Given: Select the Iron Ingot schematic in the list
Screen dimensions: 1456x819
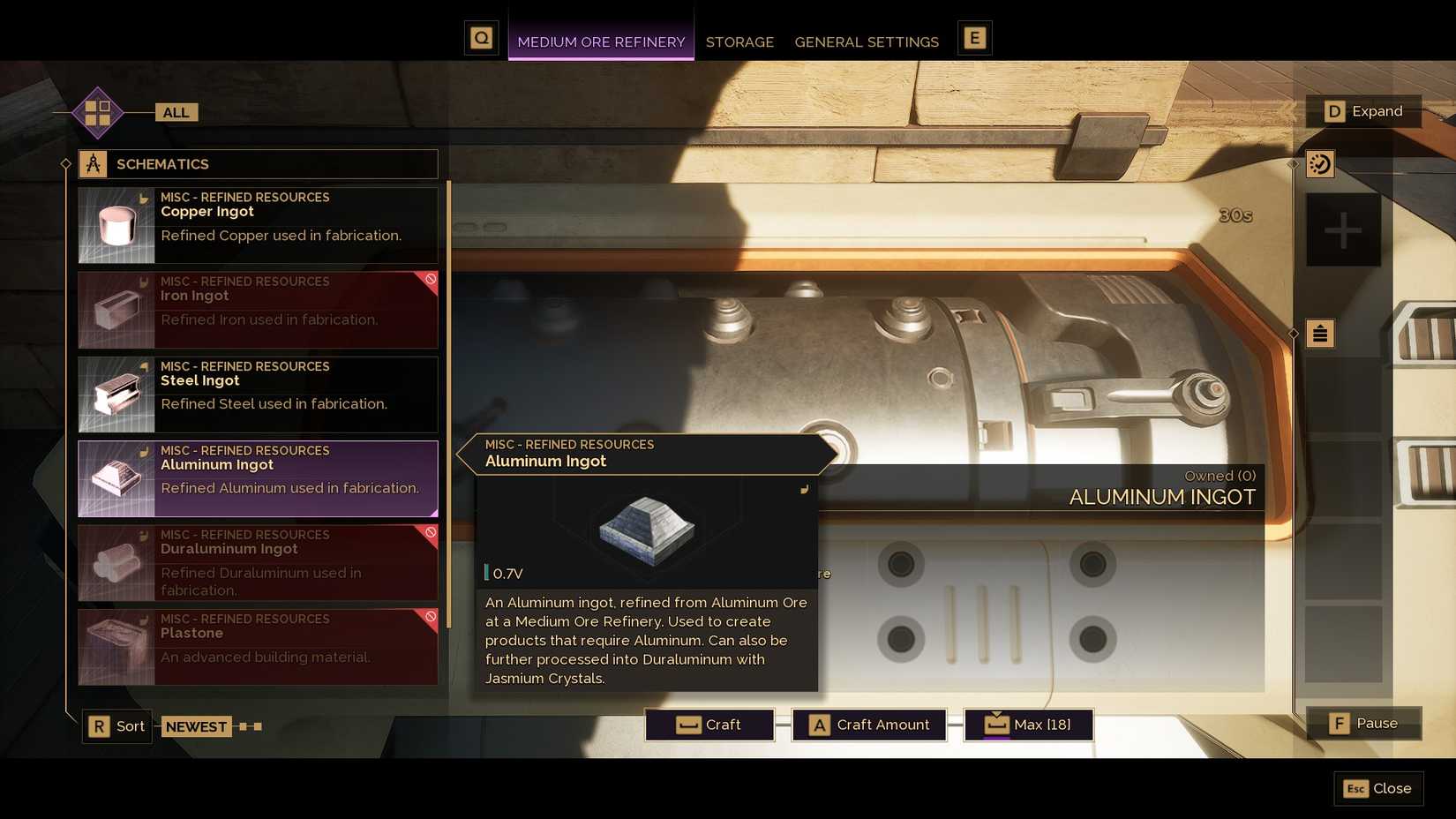Looking at the screenshot, I should pyautogui.click(x=257, y=309).
